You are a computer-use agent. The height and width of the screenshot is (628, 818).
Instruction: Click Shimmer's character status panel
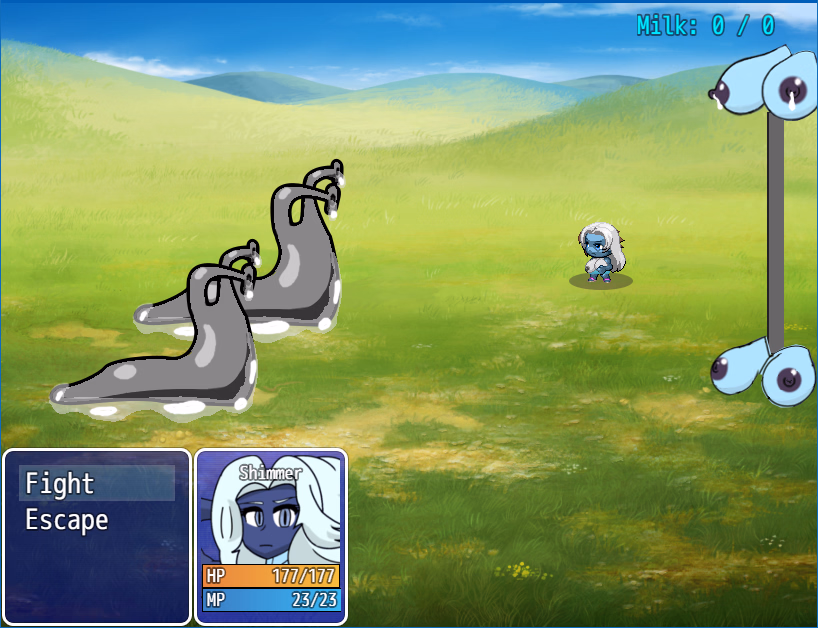coord(271,537)
